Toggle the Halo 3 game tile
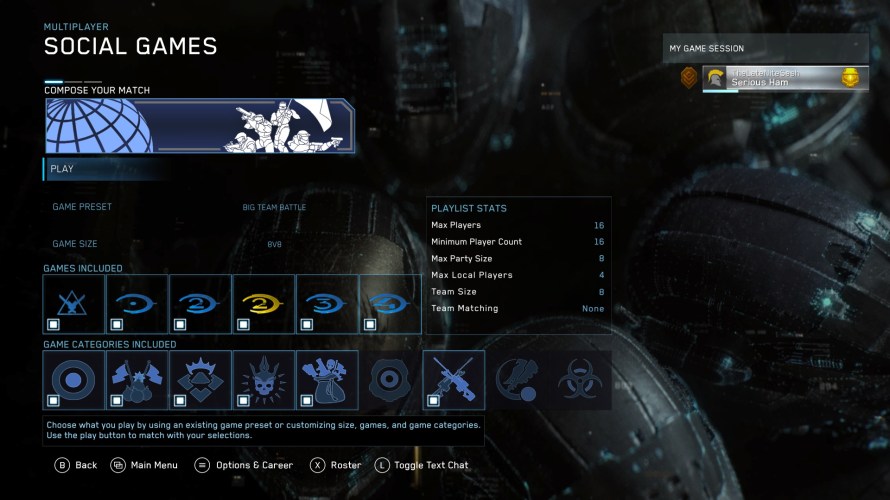This screenshot has height=500, width=890. [x=327, y=303]
